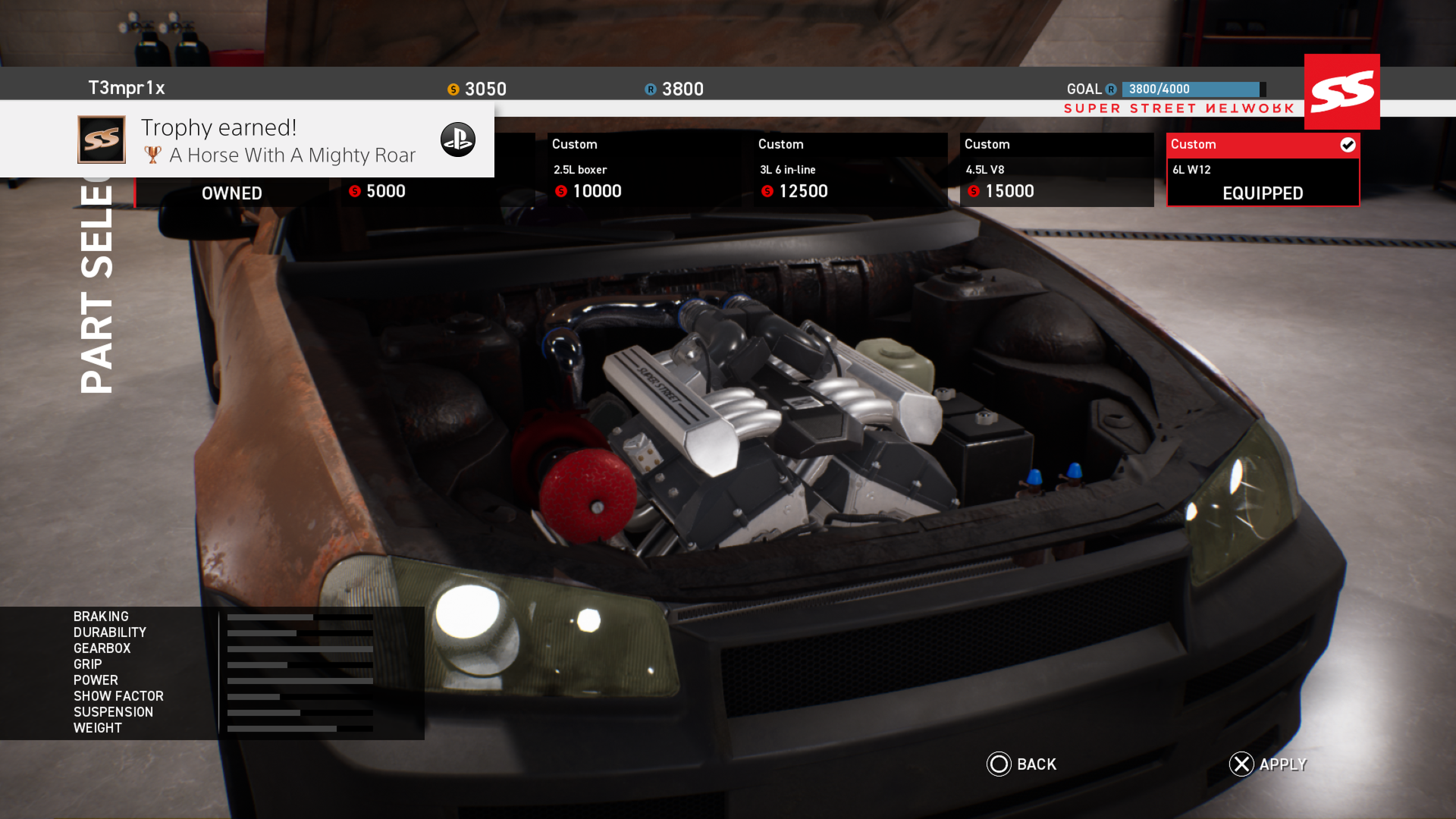Viewport: 1456px width, 819px height.
Task: Pick the 4.5L V8 engine card
Action: pos(1056,170)
